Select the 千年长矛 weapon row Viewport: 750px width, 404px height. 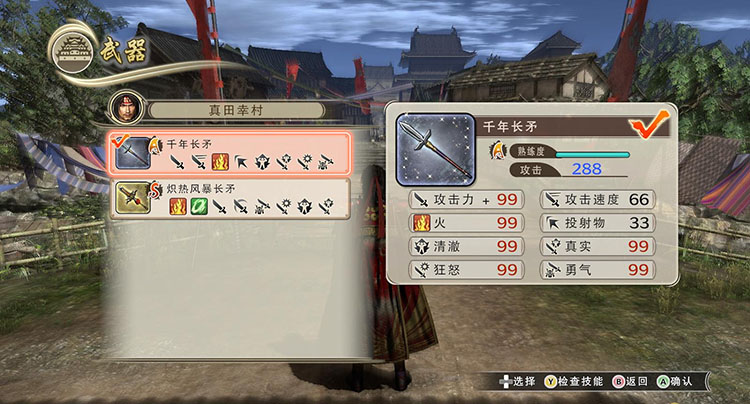point(228,153)
